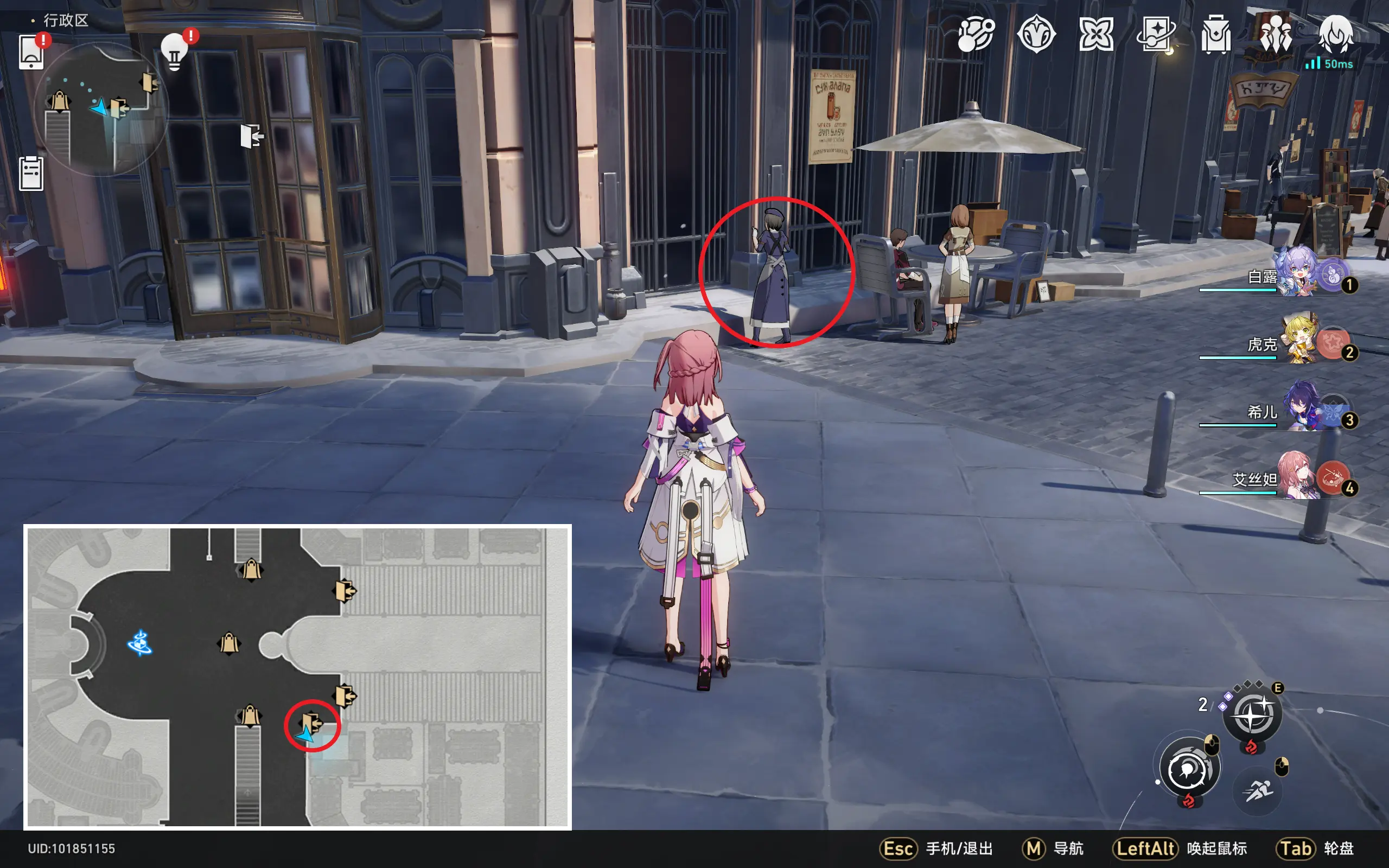Viewport: 1389px width, 868px height.
Task: Open the Nameless Honor emblem icon
Action: 1036,34
